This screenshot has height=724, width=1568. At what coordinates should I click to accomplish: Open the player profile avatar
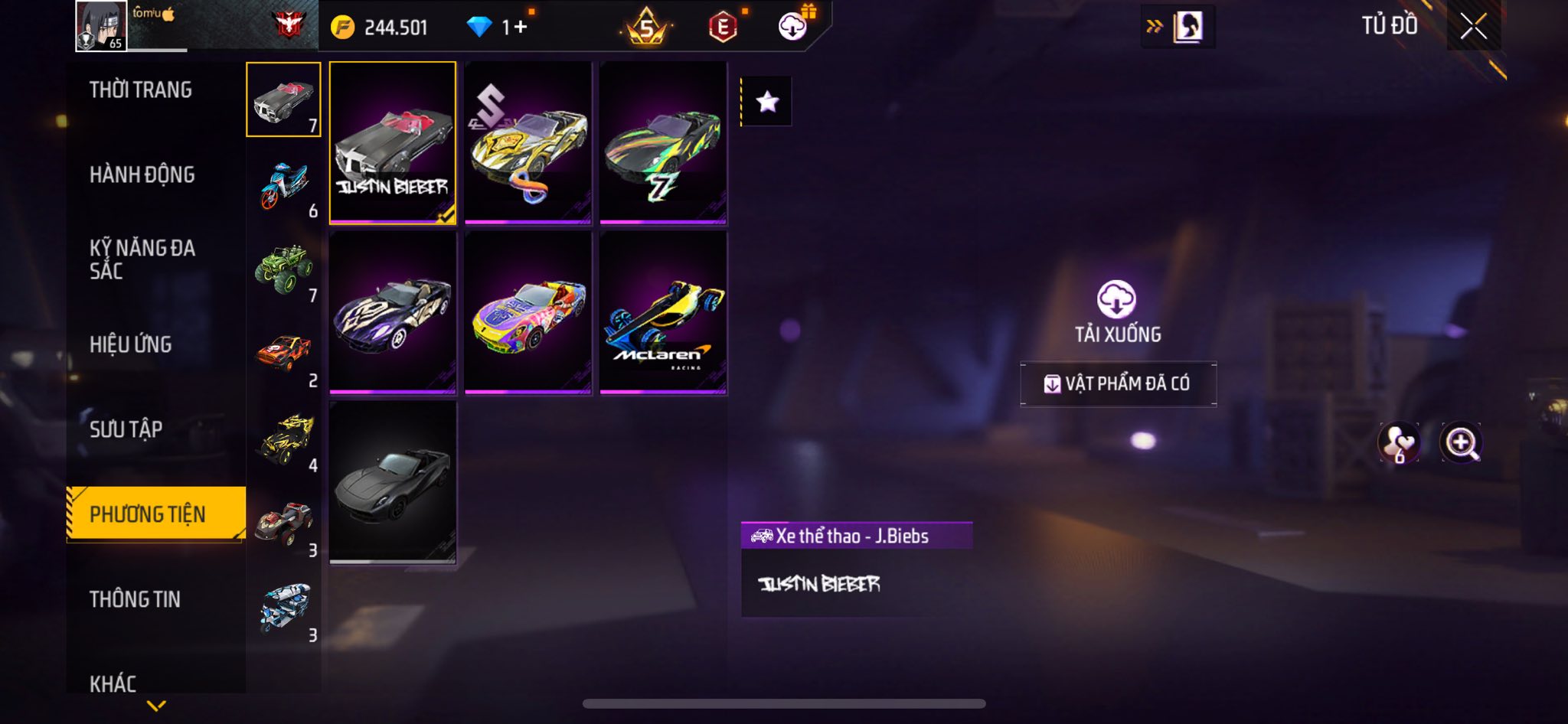click(101, 26)
